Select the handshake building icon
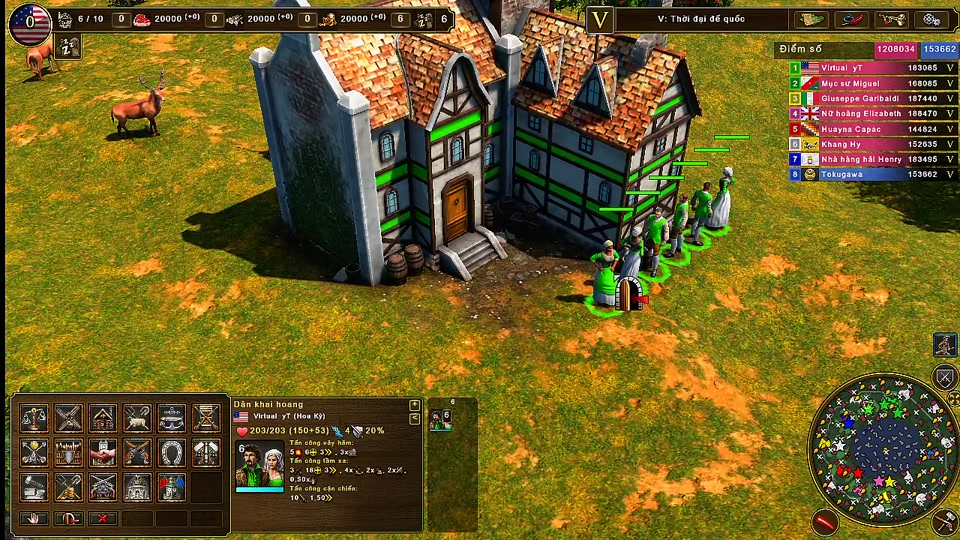 tap(102, 452)
